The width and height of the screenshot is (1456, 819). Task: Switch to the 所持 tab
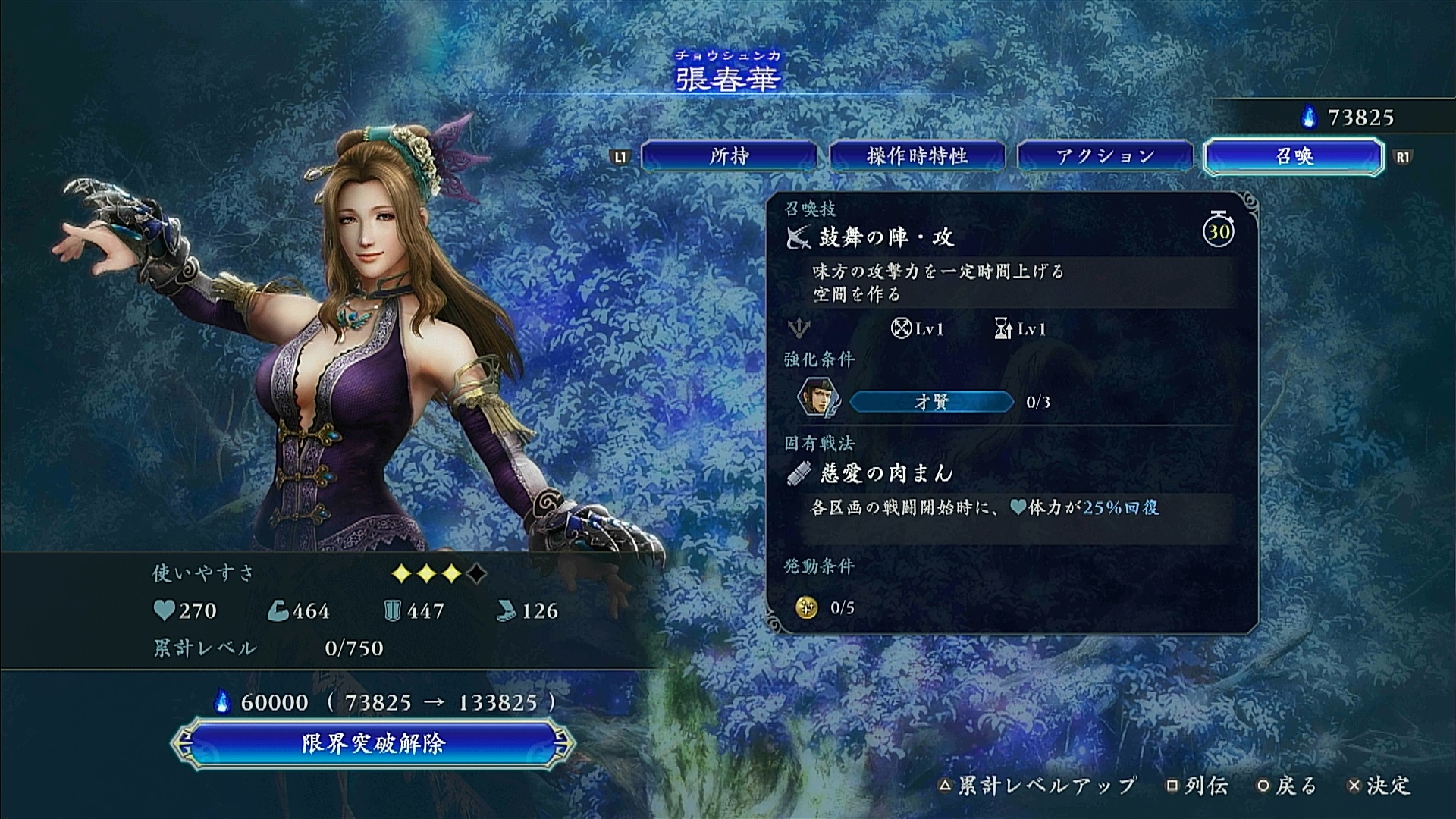point(729,156)
